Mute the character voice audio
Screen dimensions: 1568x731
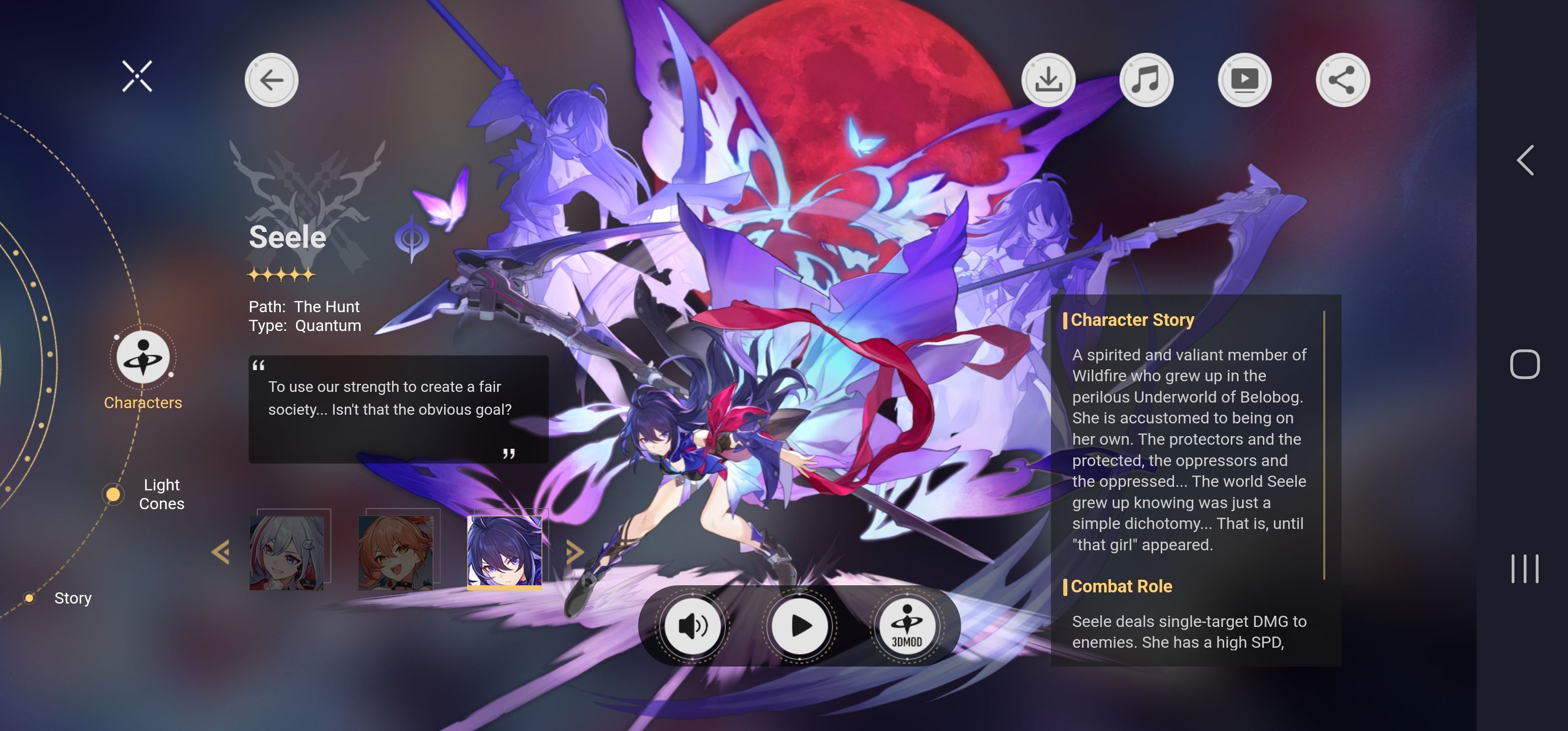(692, 626)
